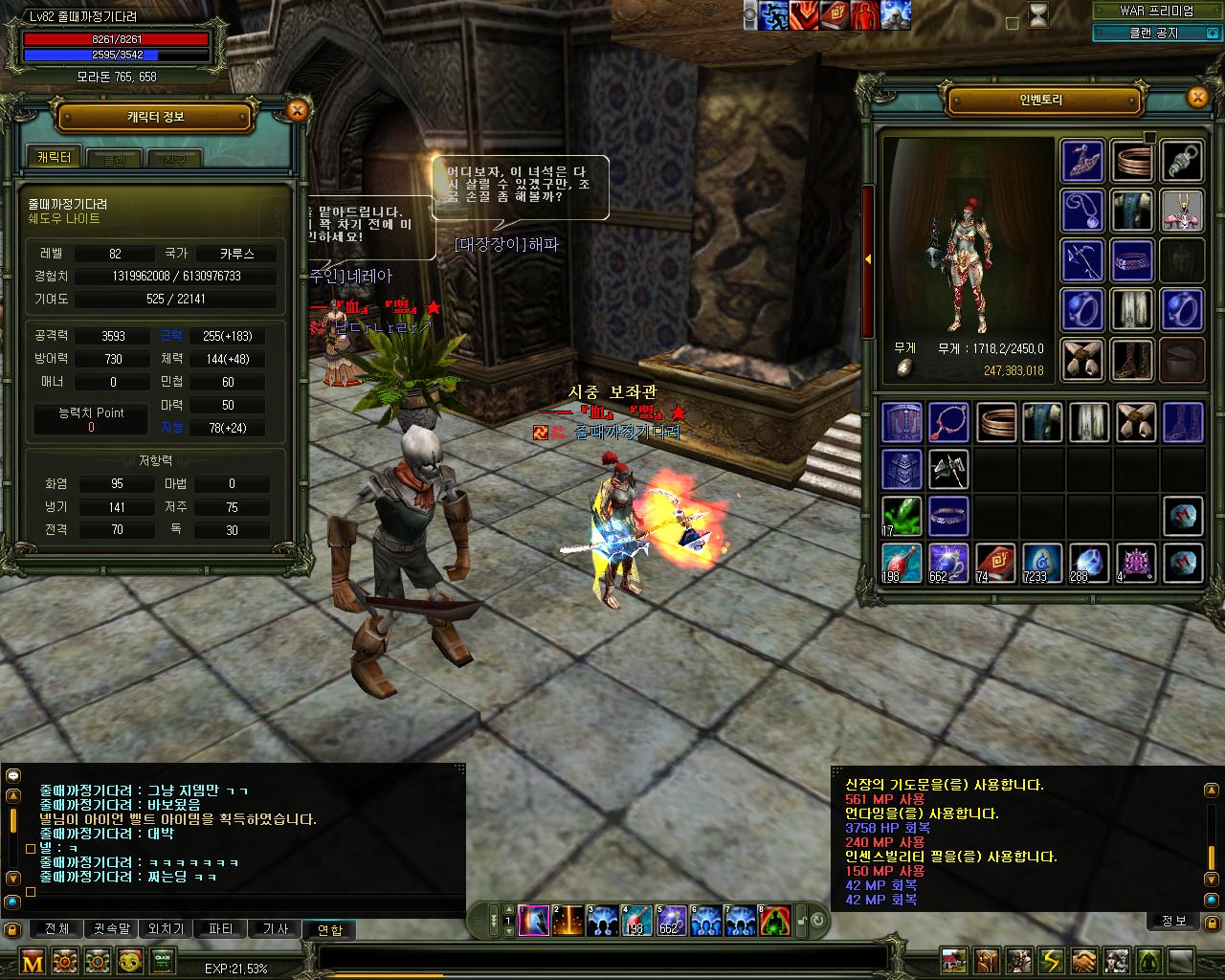This screenshot has height=980, width=1225.
Task: Click the gold M menu button
Action: click(33, 961)
